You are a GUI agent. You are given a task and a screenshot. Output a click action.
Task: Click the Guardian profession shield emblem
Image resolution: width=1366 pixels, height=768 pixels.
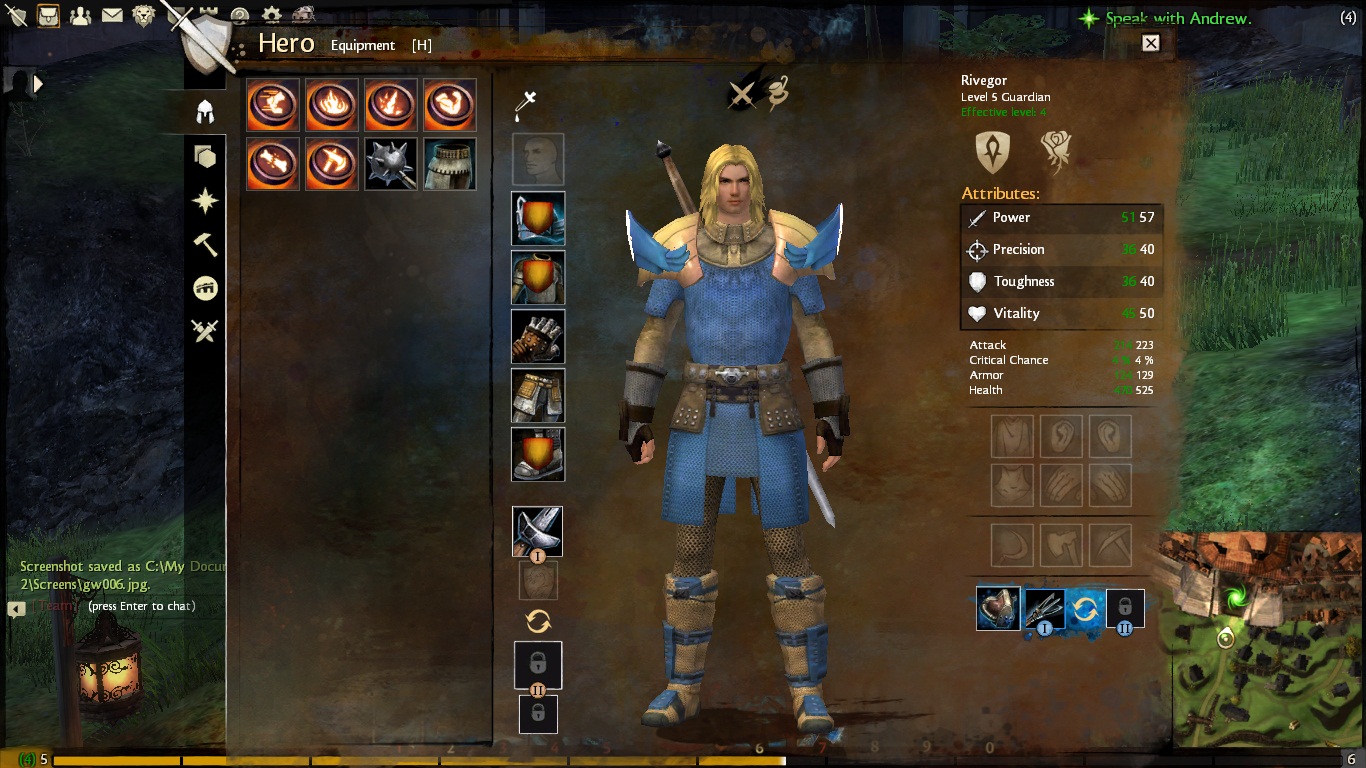tap(993, 151)
